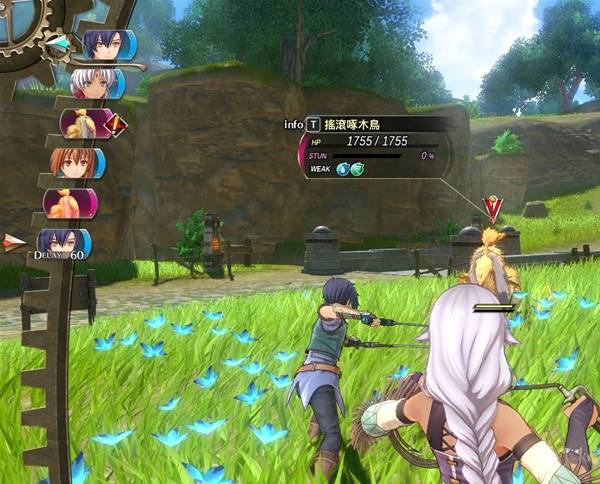
Task: Click the brown-haired character's turn order portrait
Action: pyautogui.click(x=72, y=162)
